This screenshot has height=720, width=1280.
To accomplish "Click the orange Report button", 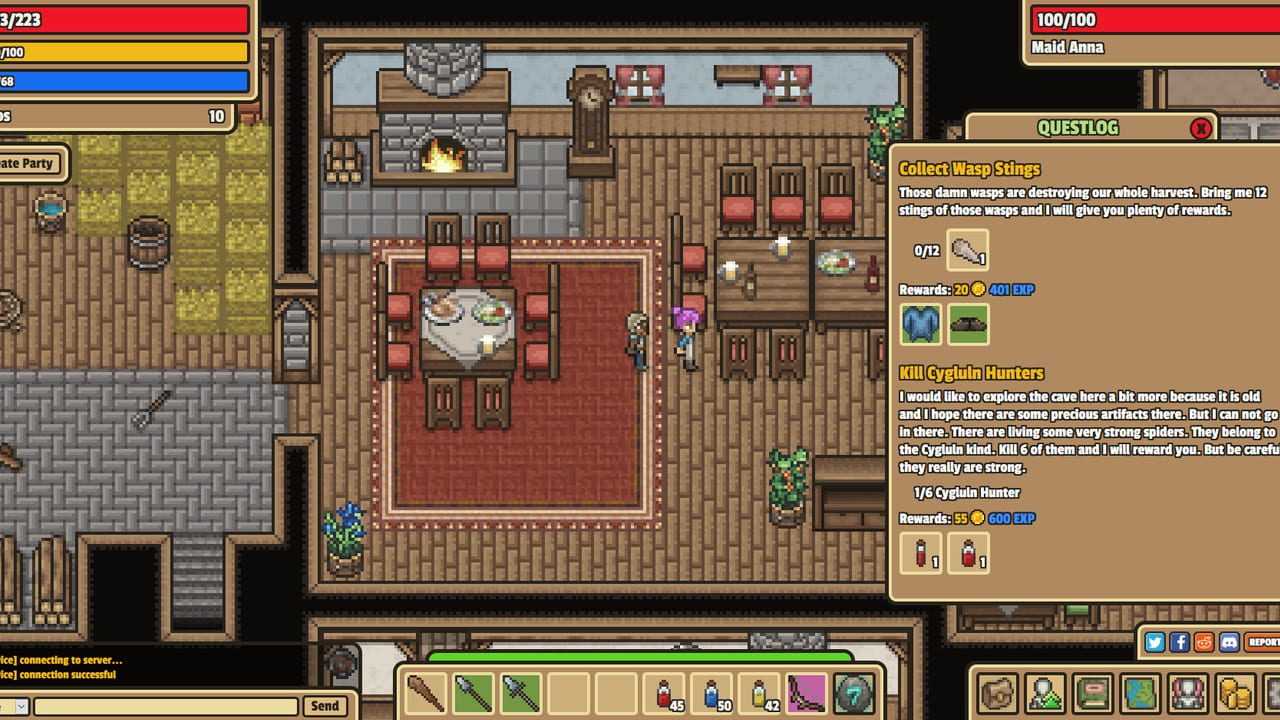I will (1263, 642).
